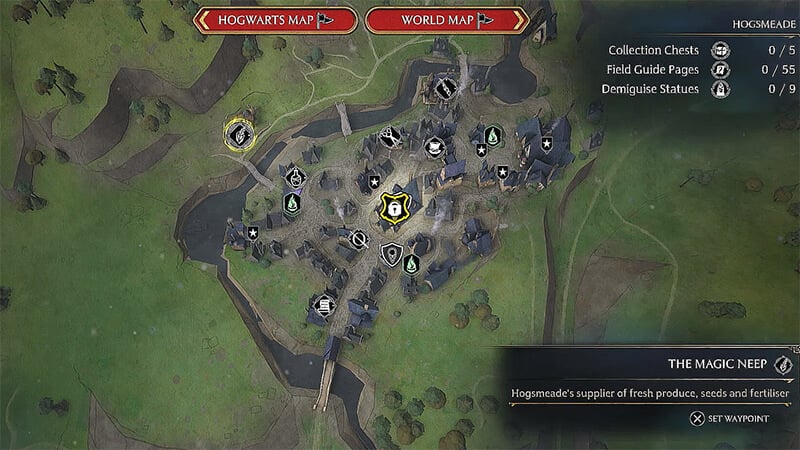This screenshot has width=800, height=450.
Task: Select the hat-shaped shop marker
Action: pyautogui.click(x=435, y=147)
